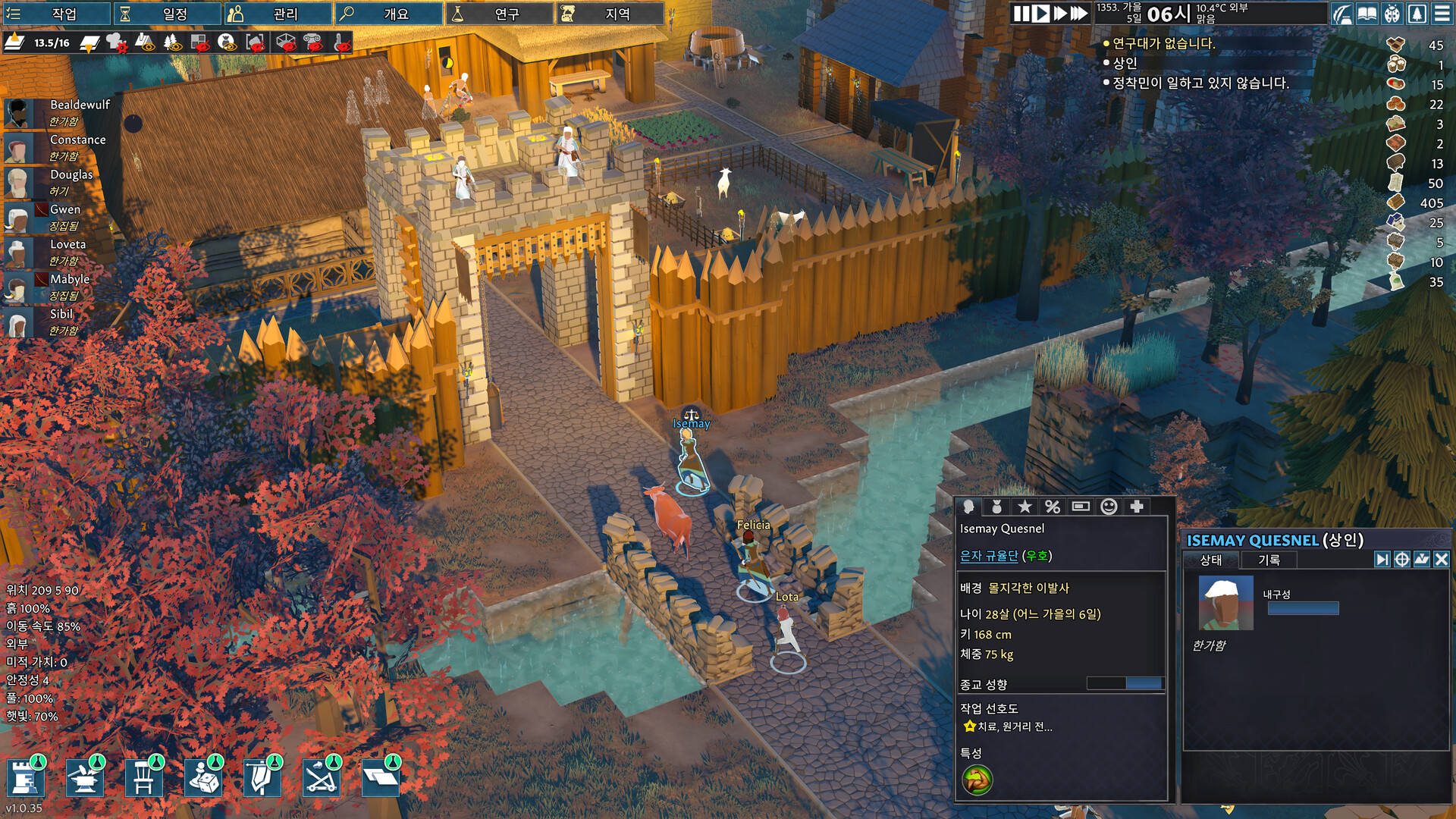Open the 작업 (Jobs) menu
Viewport: 1456px width, 819px height.
click(57, 14)
